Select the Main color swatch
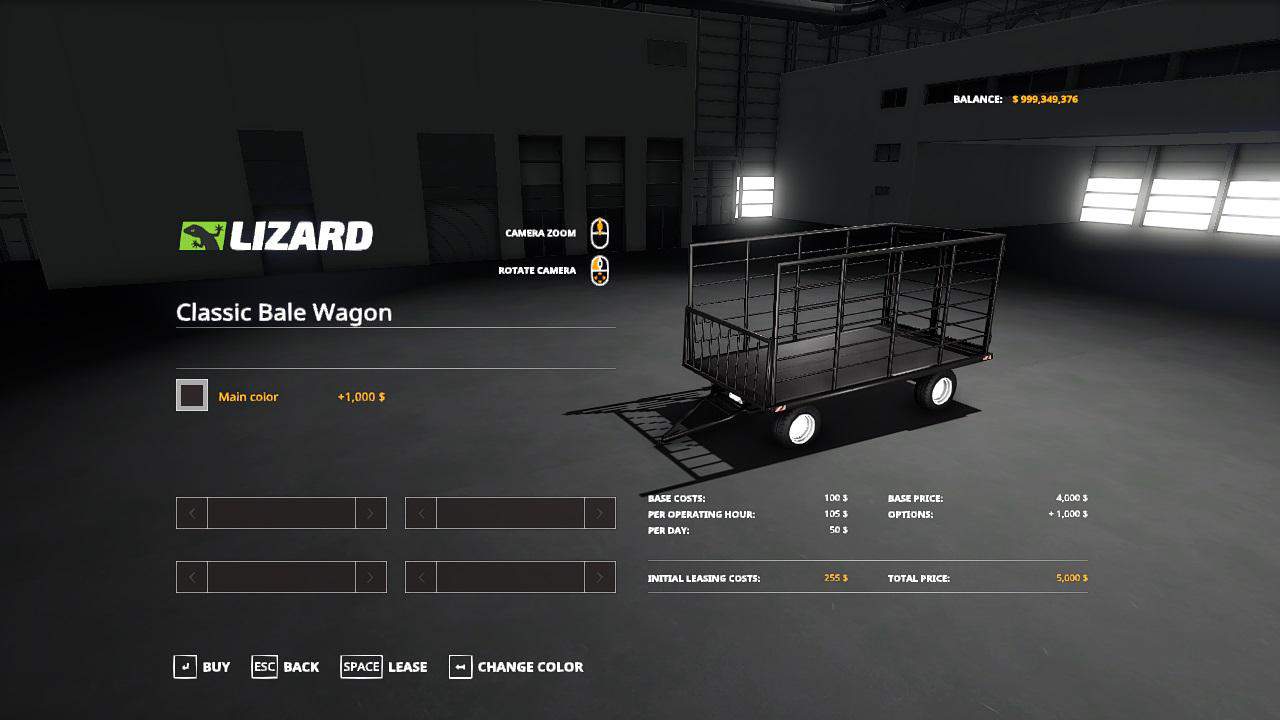 tap(192, 396)
